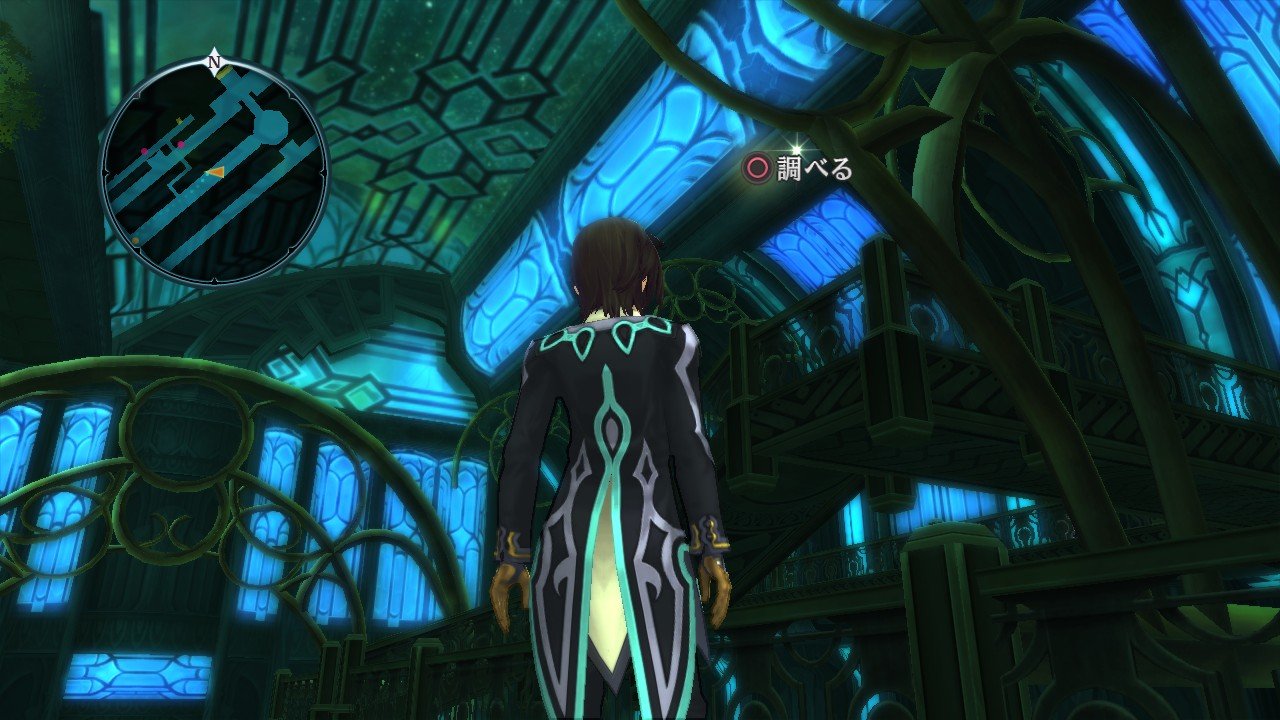Click the sparkle above the investigate prompt
Viewport: 1280px width, 720px height.
click(x=796, y=148)
